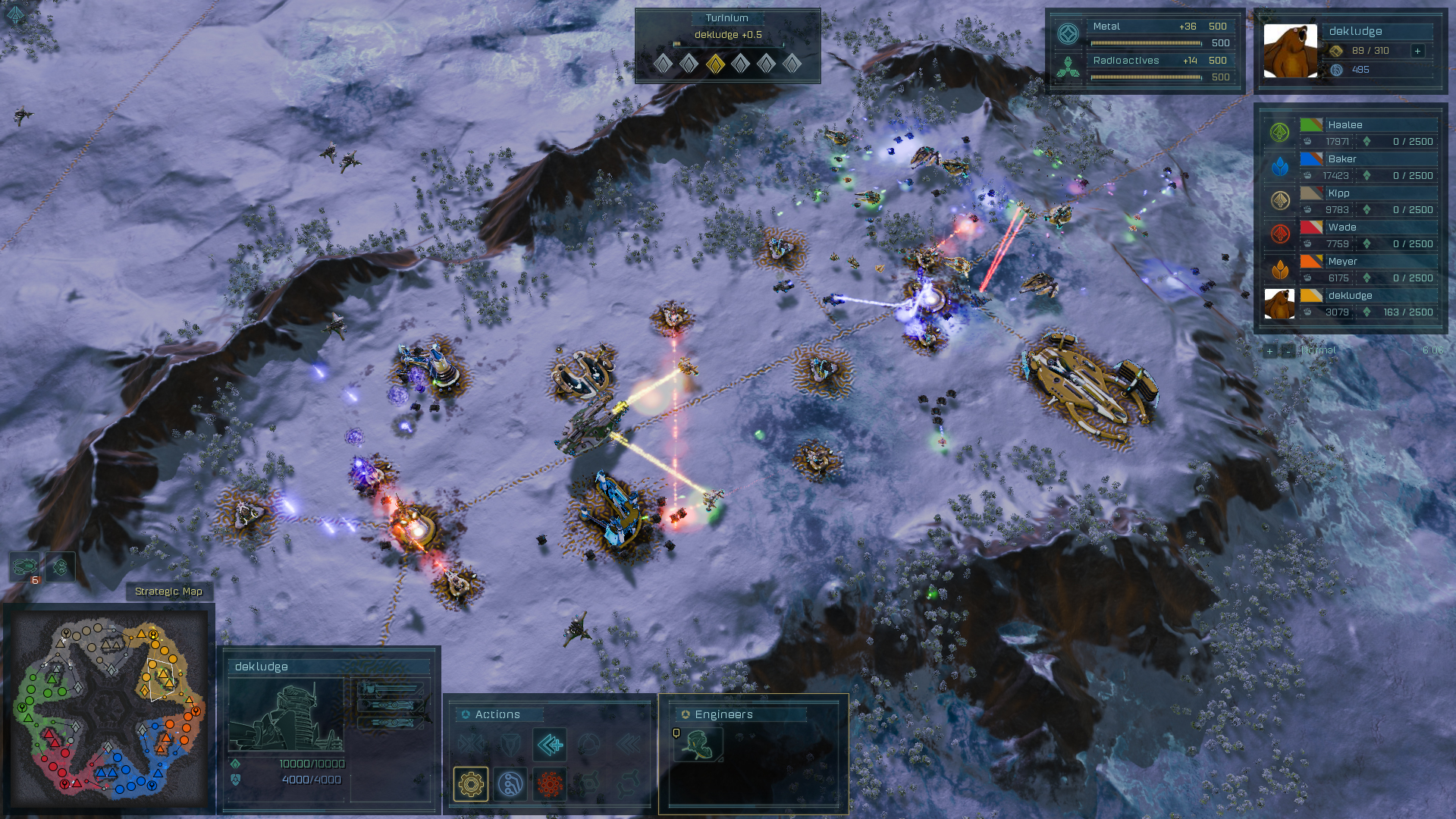The image size is (1456, 819).
Task: Select the yellow gear action button
Action: (x=471, y=783)
